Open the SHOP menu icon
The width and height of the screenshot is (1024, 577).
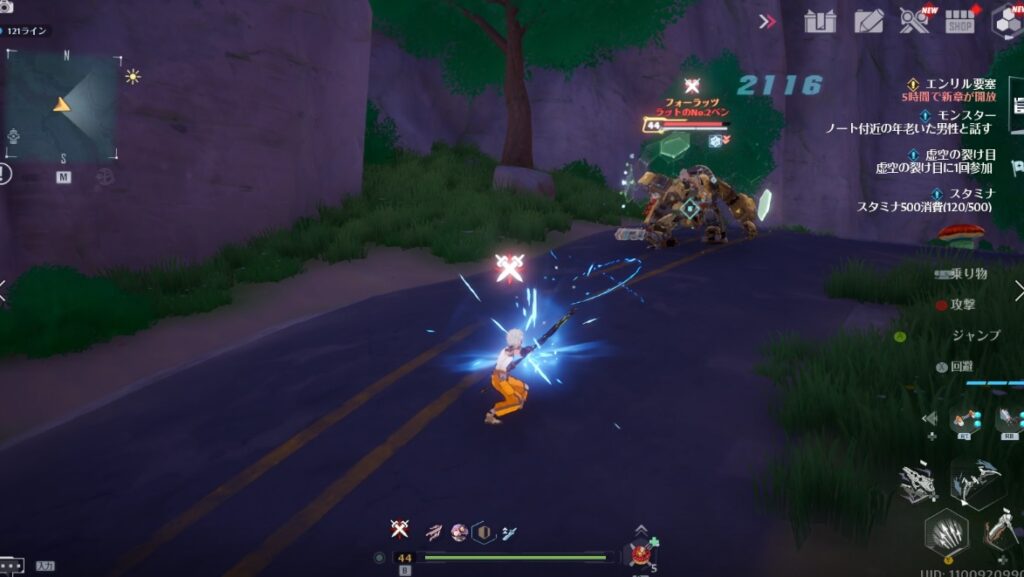960,21
